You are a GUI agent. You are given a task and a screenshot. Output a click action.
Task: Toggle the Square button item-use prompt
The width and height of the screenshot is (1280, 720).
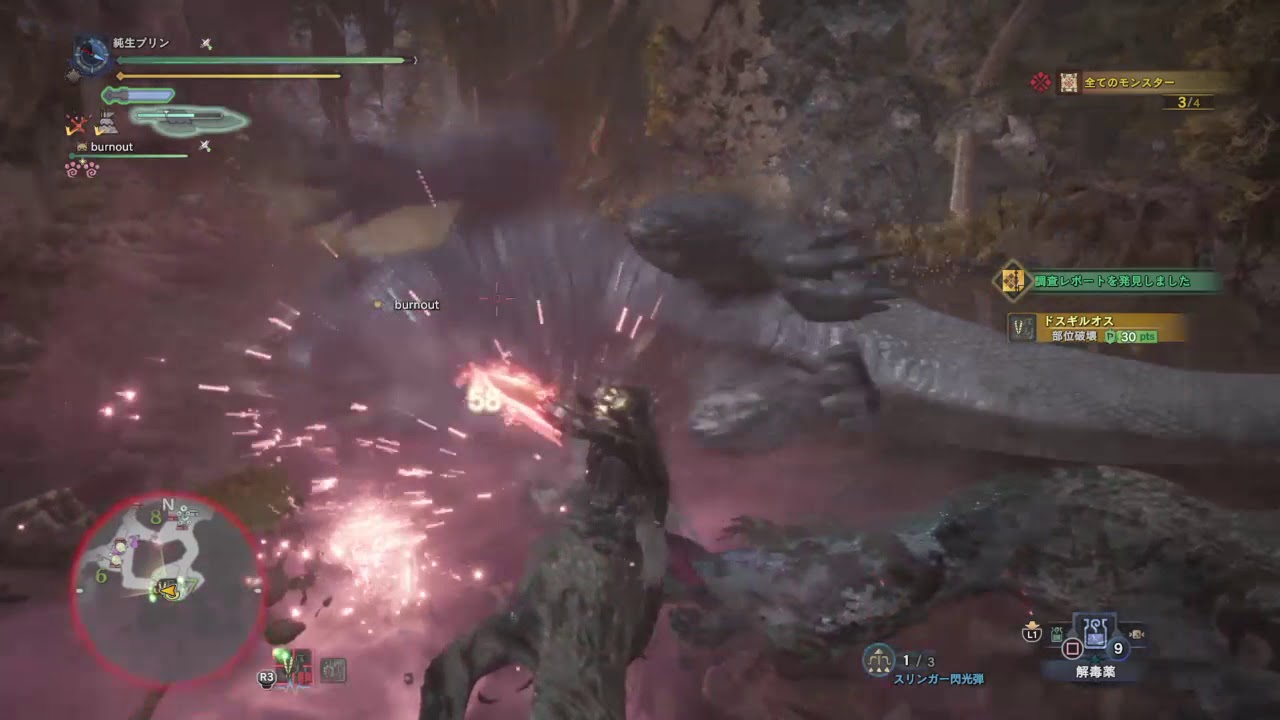1070,650
